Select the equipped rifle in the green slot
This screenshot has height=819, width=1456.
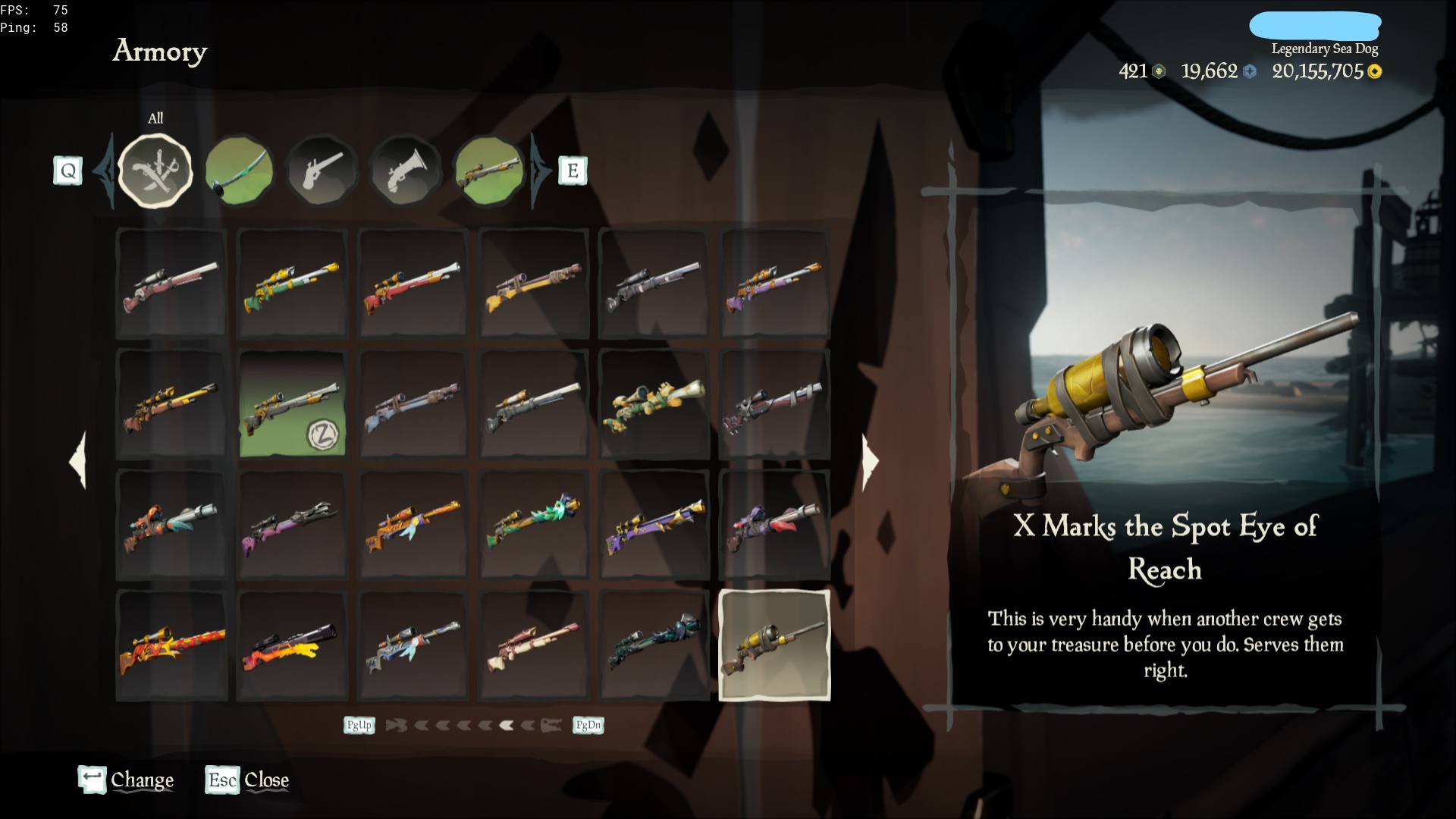click(x=292, y=403)
